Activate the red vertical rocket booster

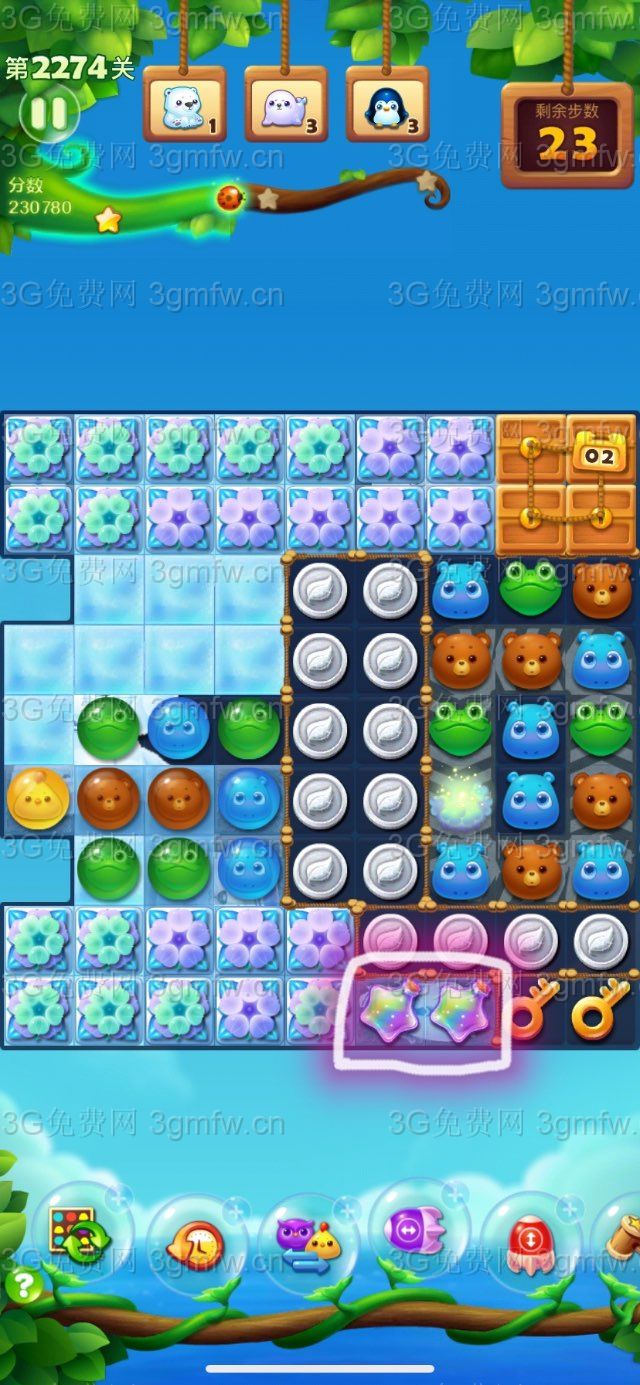pyautogui.click(x=530, y=1241)
